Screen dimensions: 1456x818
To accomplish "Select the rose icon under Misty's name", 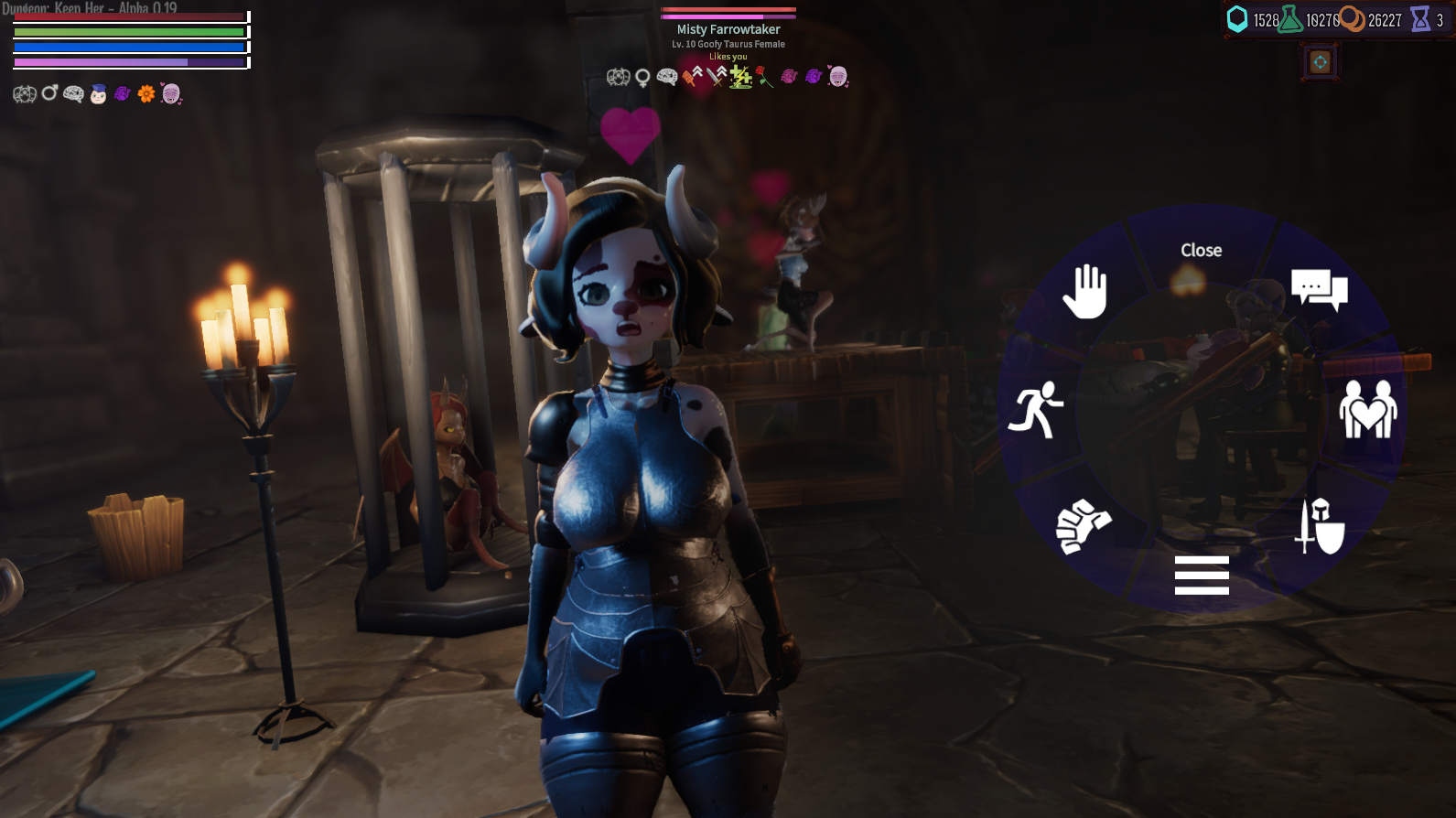I will pyautogui.click(x=765, y=78).
